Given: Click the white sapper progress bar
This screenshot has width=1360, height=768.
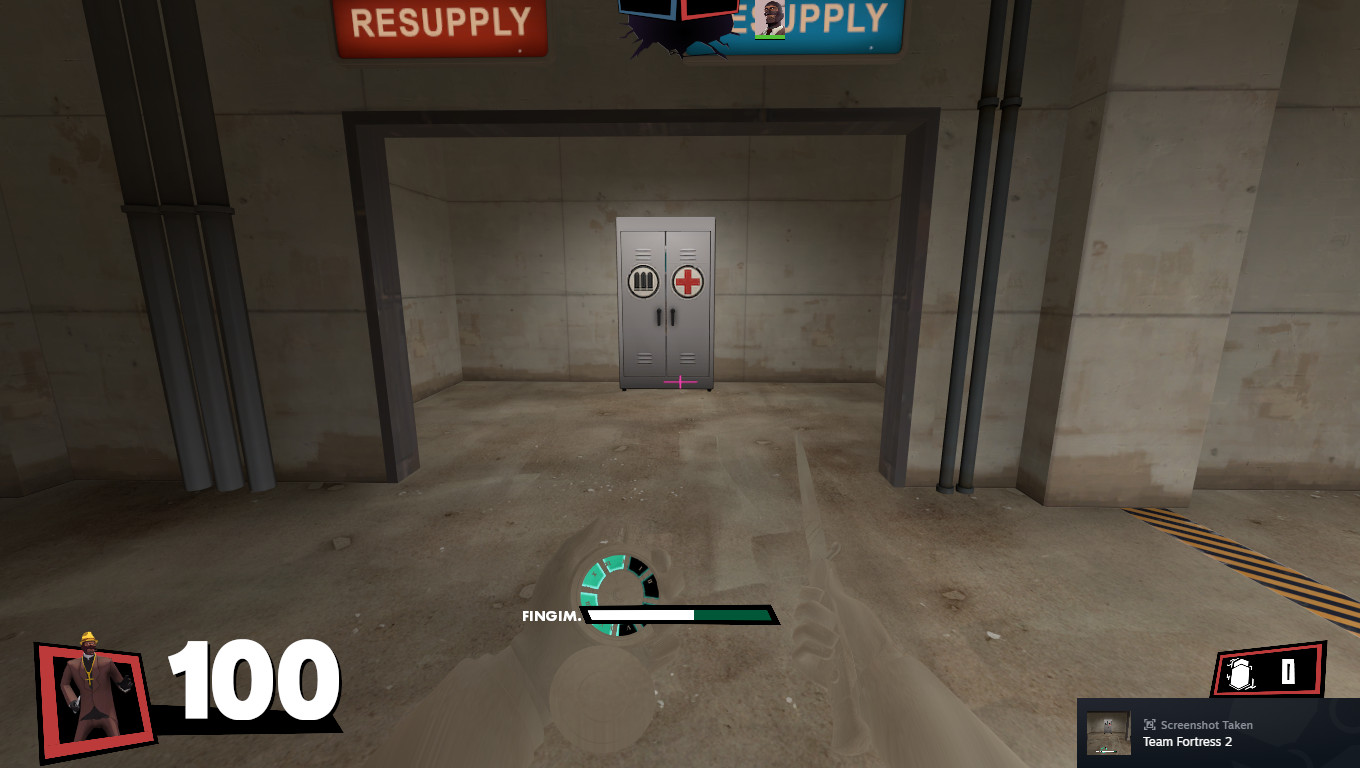Looking at the screenshot, I should [640, 616].
